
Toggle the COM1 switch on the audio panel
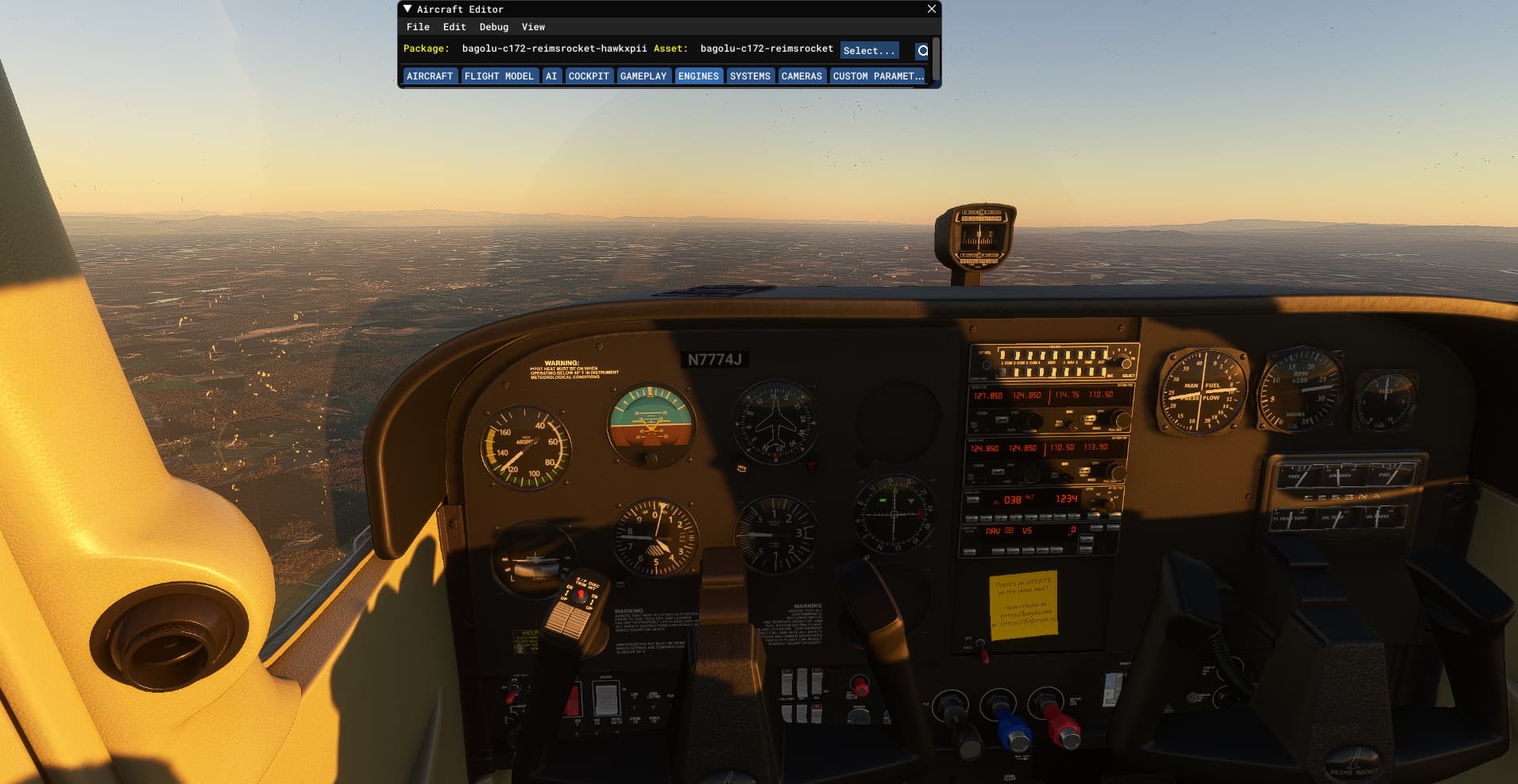[1003, 355]
